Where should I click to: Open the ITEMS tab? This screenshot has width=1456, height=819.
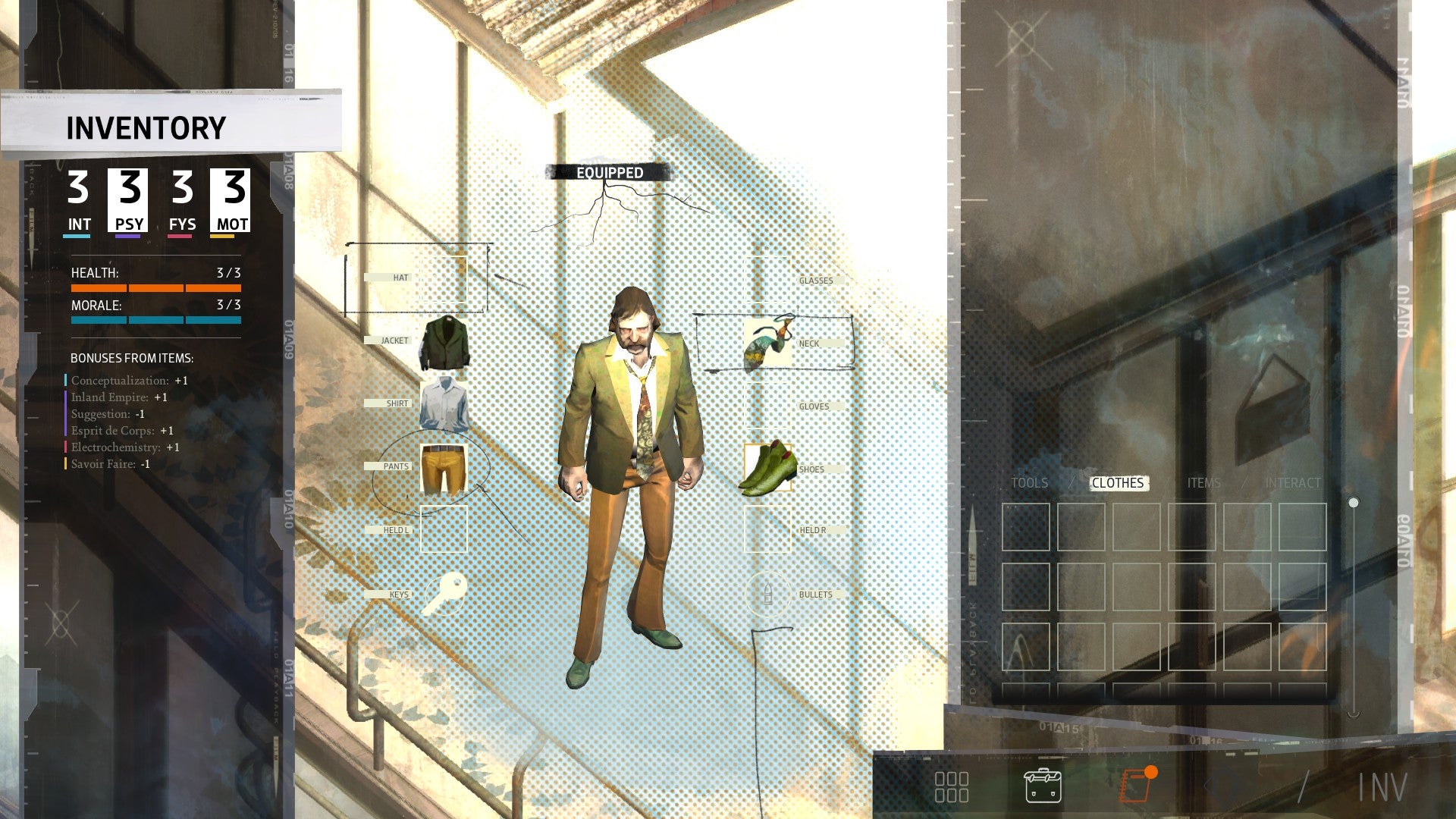[1205, 483]
